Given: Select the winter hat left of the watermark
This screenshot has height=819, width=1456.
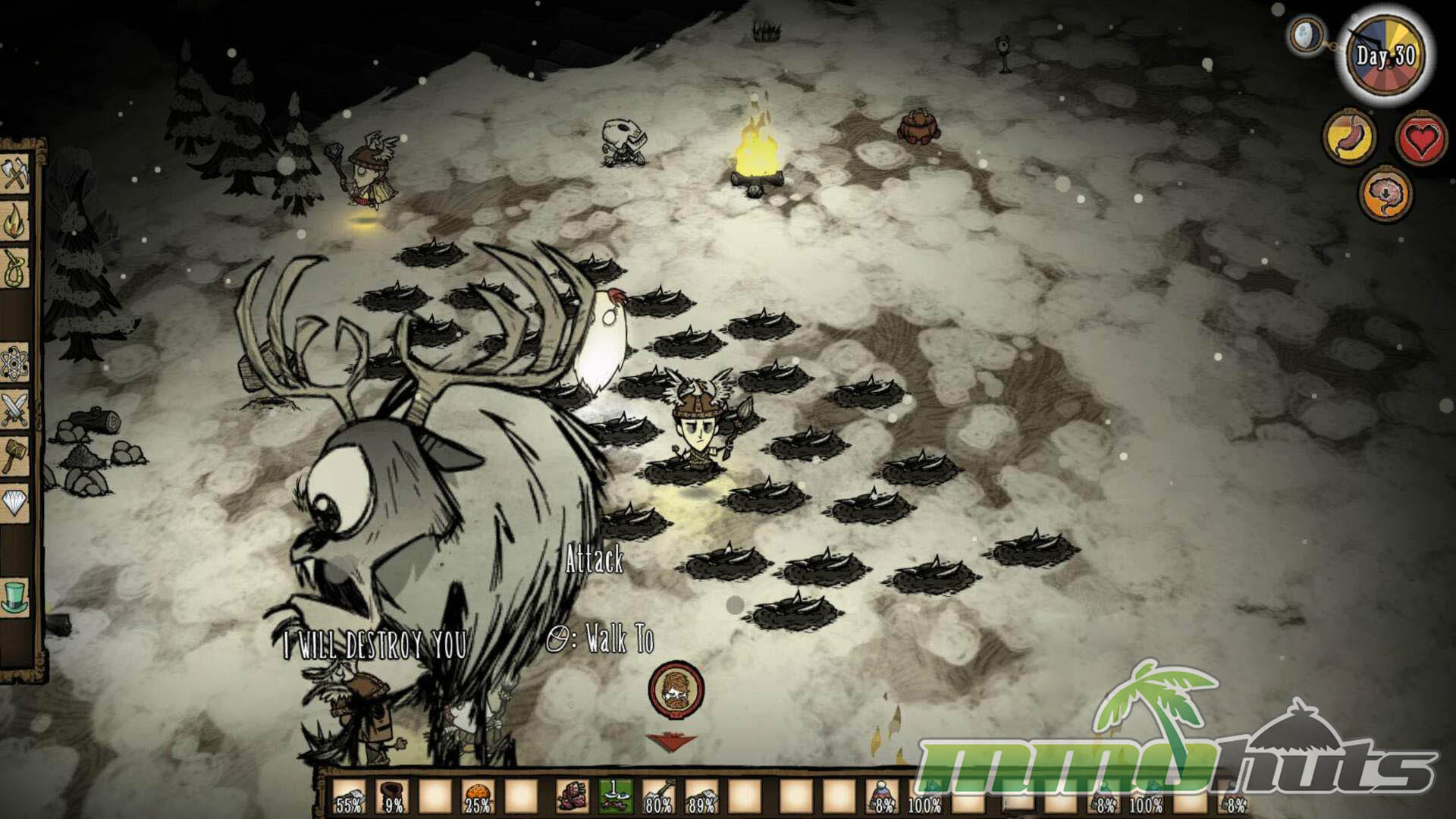Looking at the screenshot, I should click(883, 796).
